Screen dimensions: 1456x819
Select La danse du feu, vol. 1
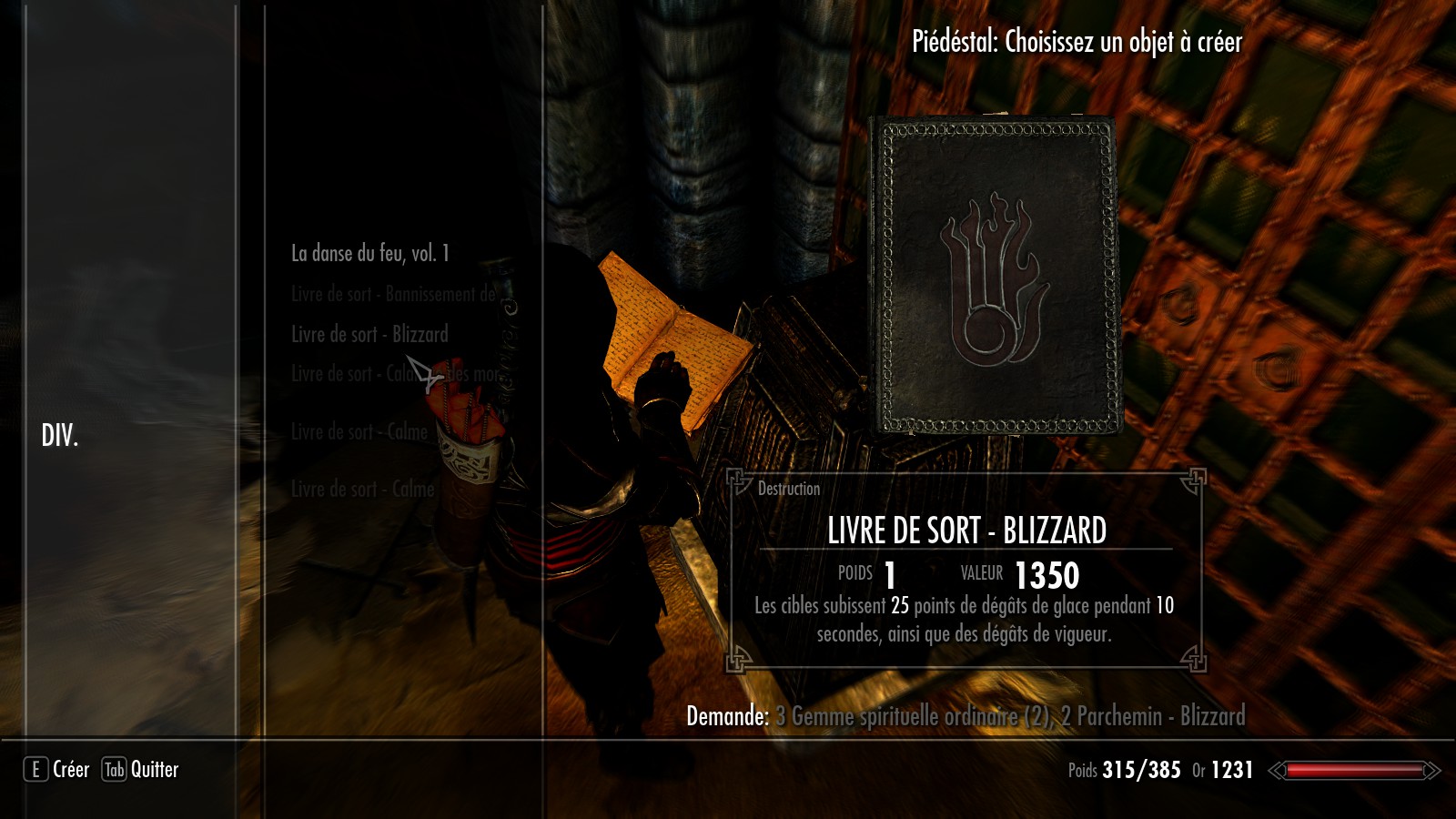point(369,254)
